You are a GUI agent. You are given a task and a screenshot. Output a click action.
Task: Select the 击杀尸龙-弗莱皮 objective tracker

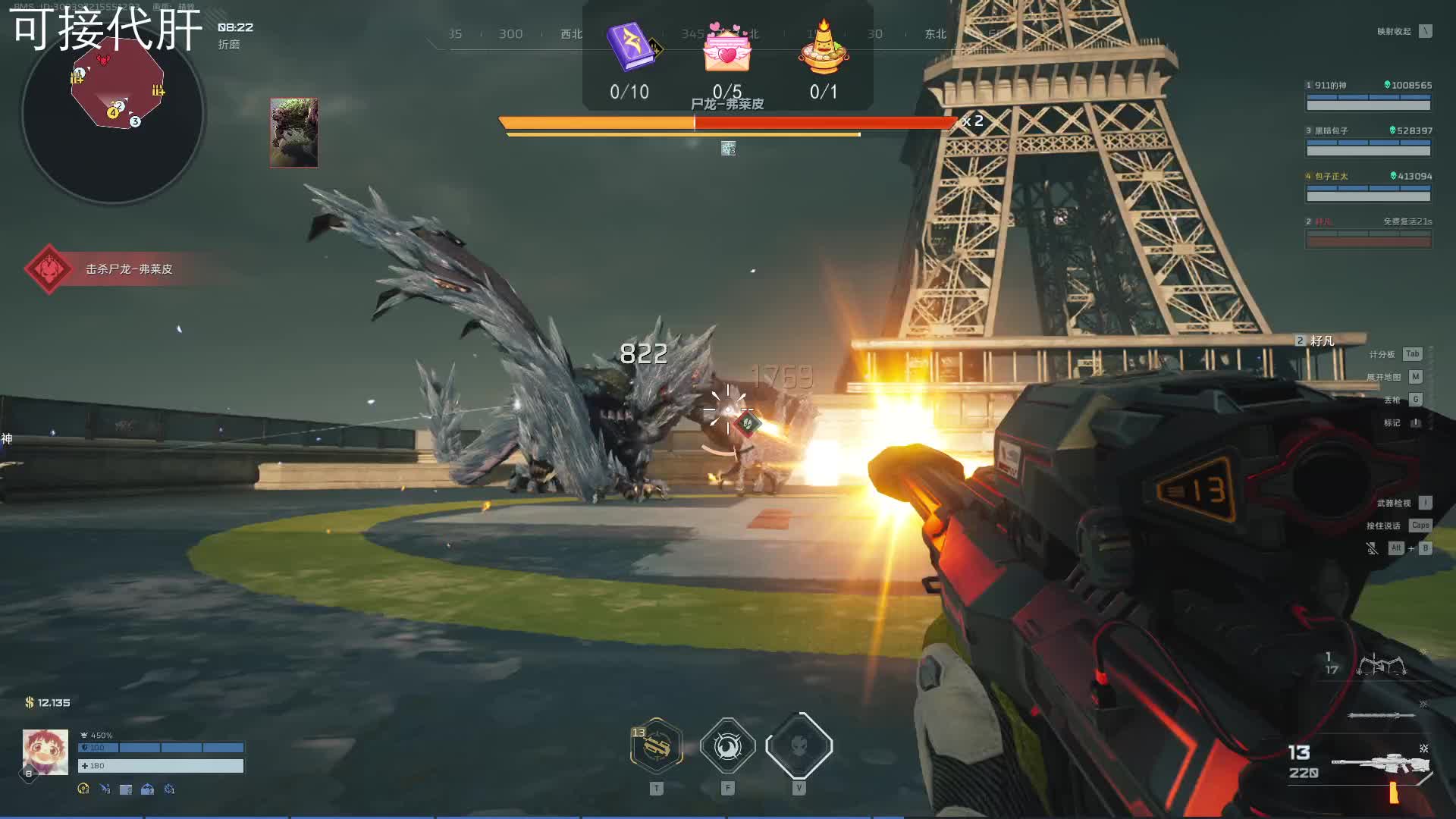129,269
